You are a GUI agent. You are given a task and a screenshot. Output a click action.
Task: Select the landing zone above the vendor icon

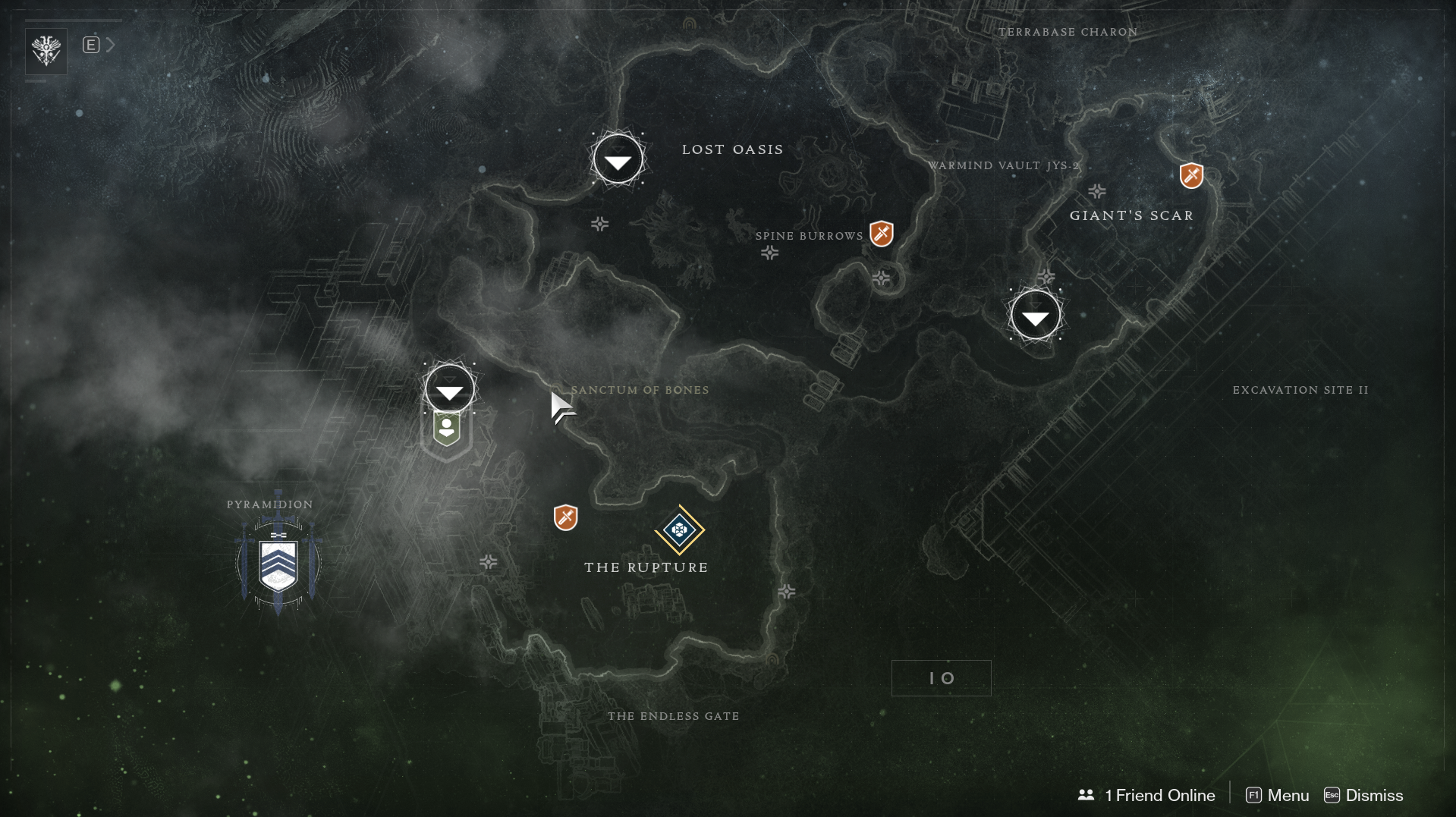(x=450, y=389)
